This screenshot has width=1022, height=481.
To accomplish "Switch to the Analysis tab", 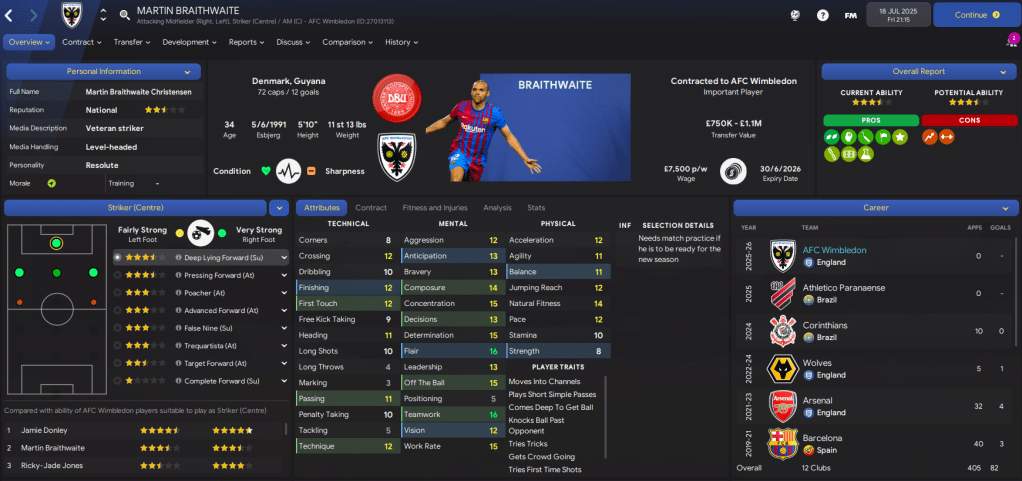I will (497, 208).
